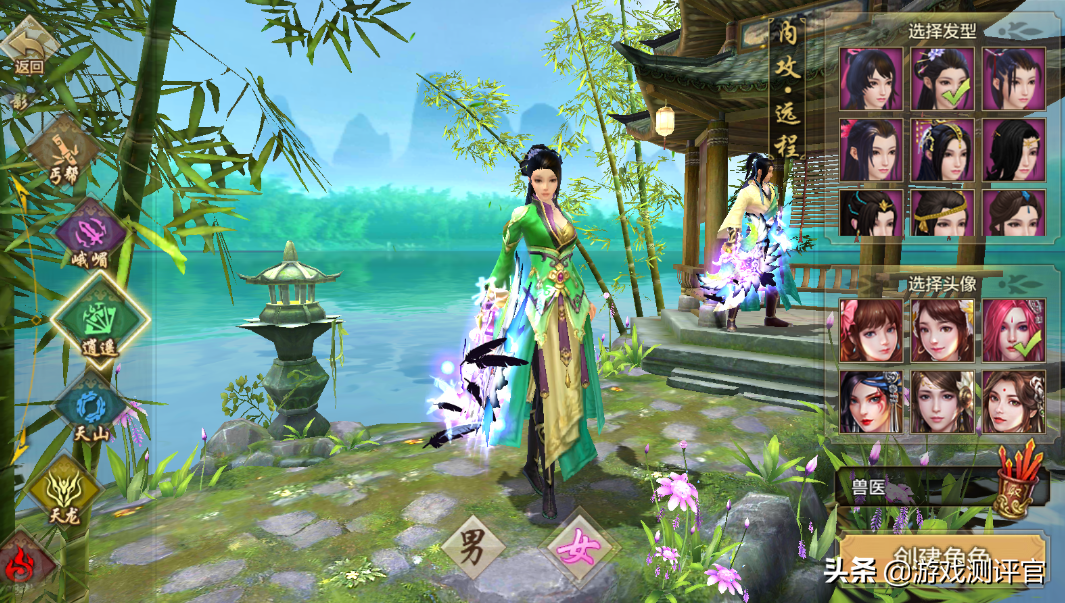Choose the hairstyle with the blue gem hairpin
This screenshot has height=603, width=1065.
pyautogui.click(x=1013, y=213)
